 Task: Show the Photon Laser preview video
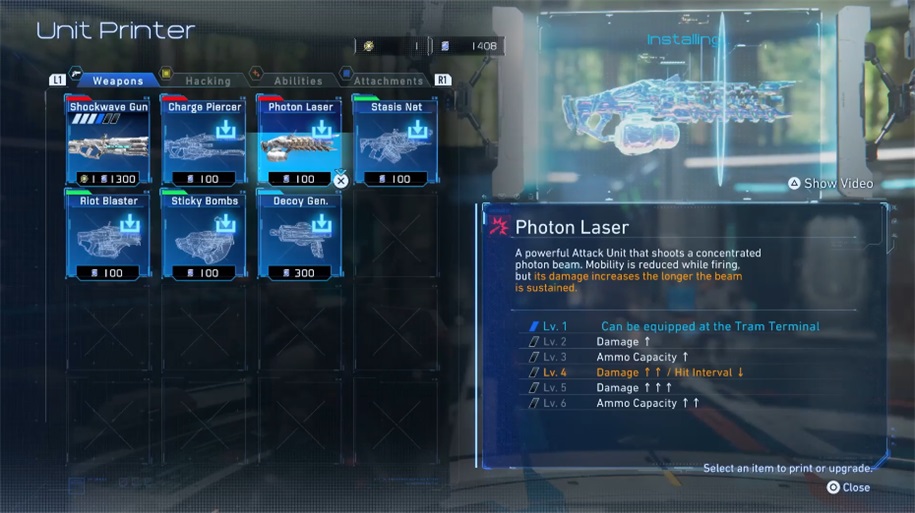coord(830,184)
